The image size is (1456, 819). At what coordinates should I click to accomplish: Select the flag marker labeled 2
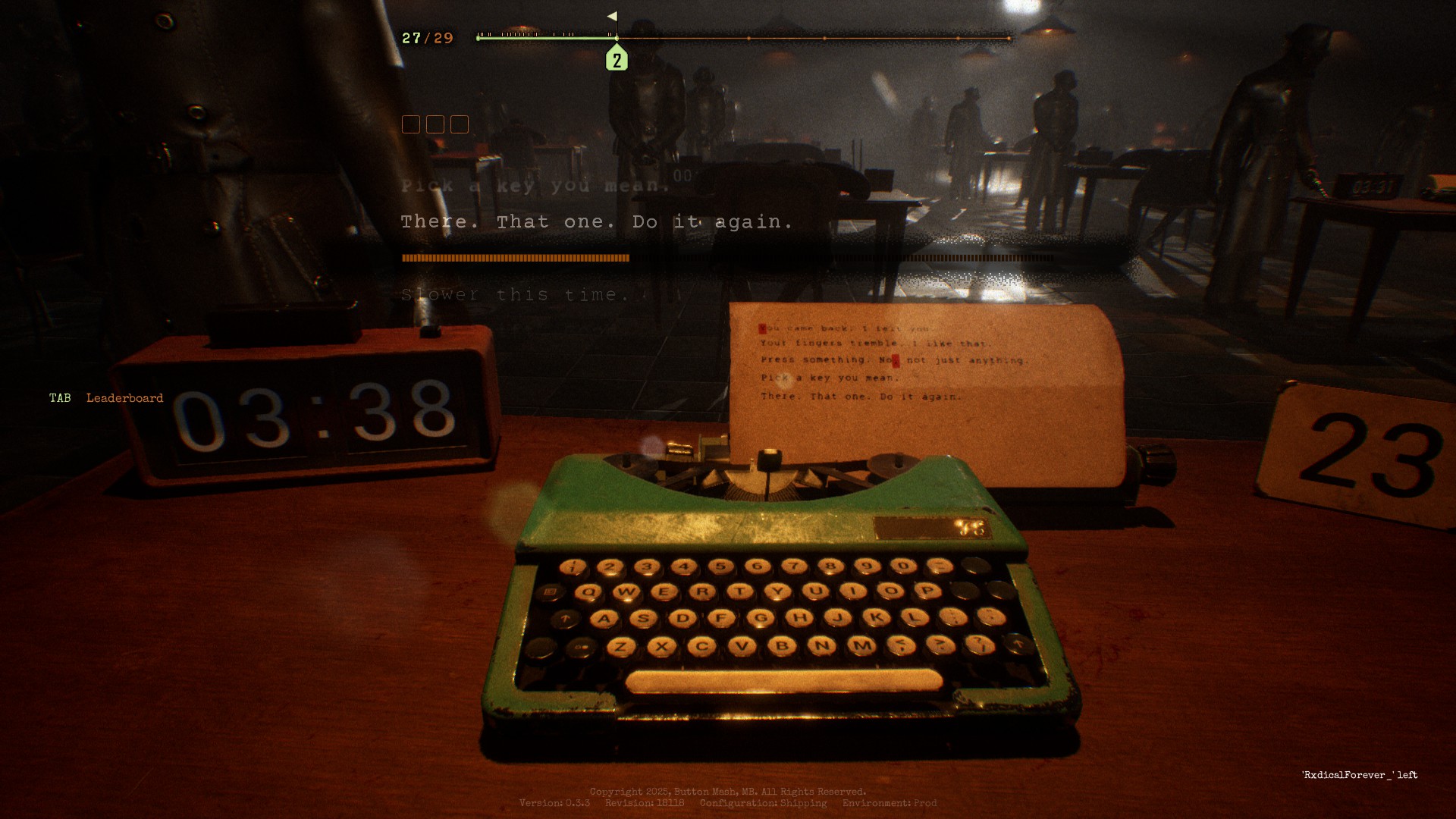[x=617, y=58]
